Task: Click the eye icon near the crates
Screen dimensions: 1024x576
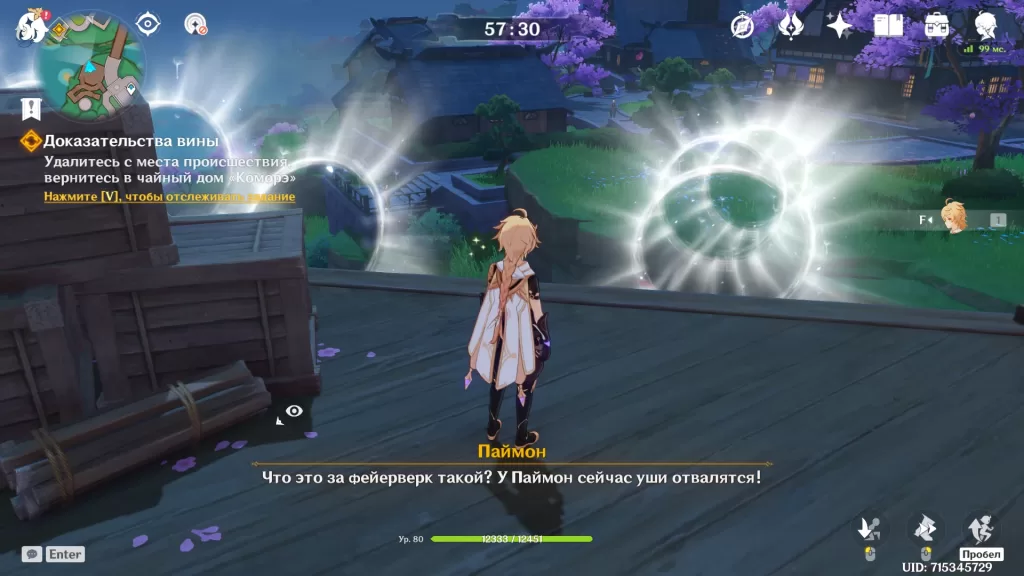Action: click(293, 411)
